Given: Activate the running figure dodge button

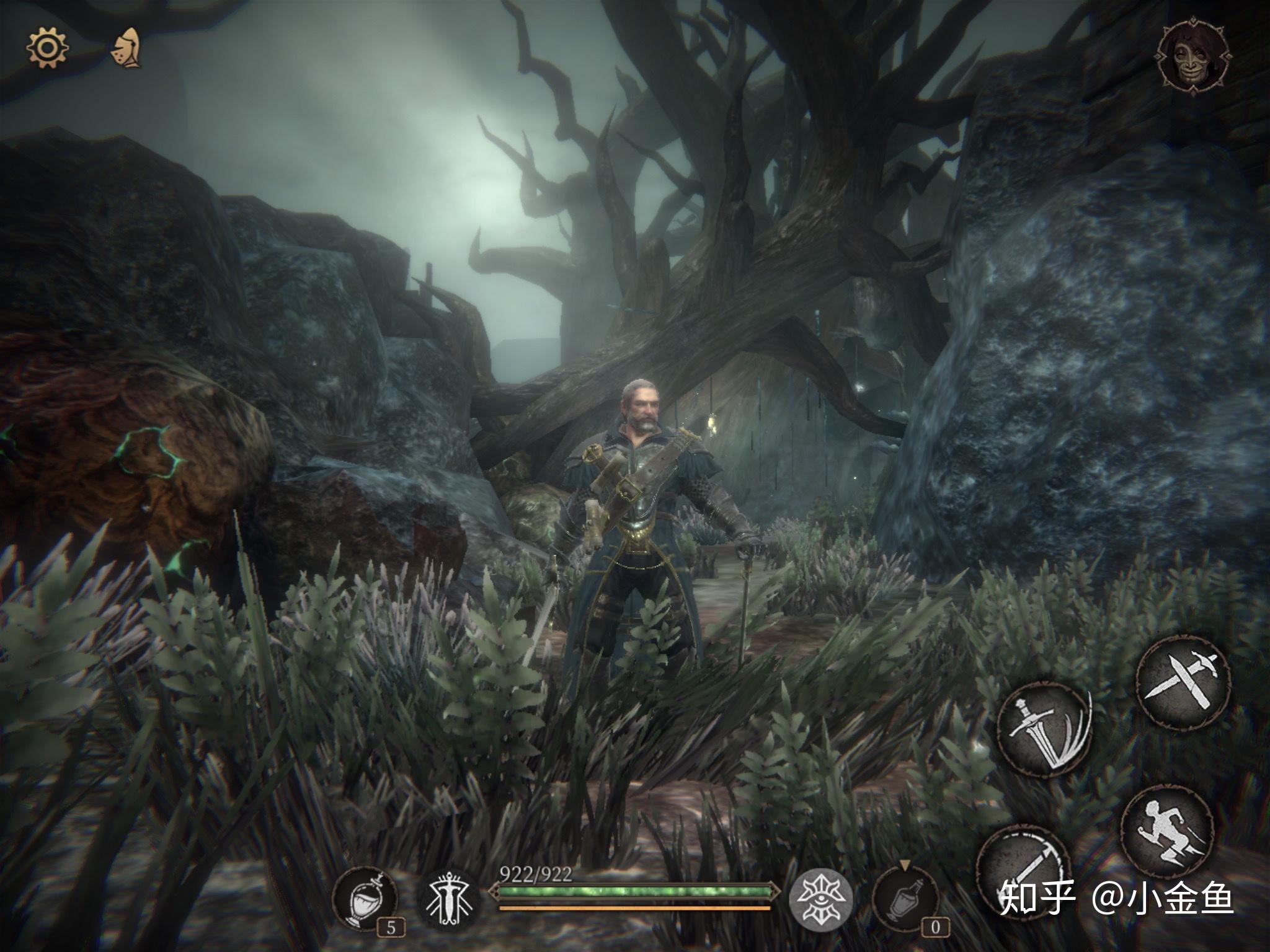Looking at the screenshot, I should 1166,831.
